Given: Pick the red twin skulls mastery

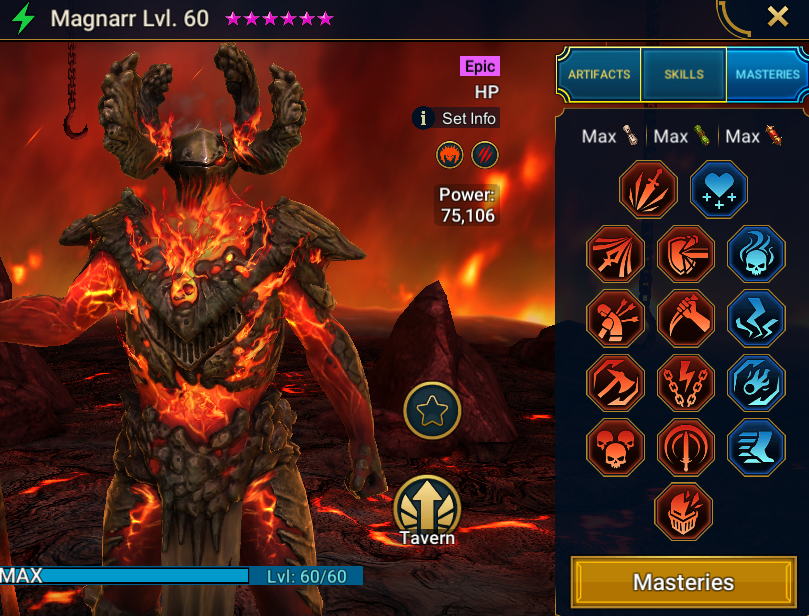Looking at the screenshot, I should [616, 446].
